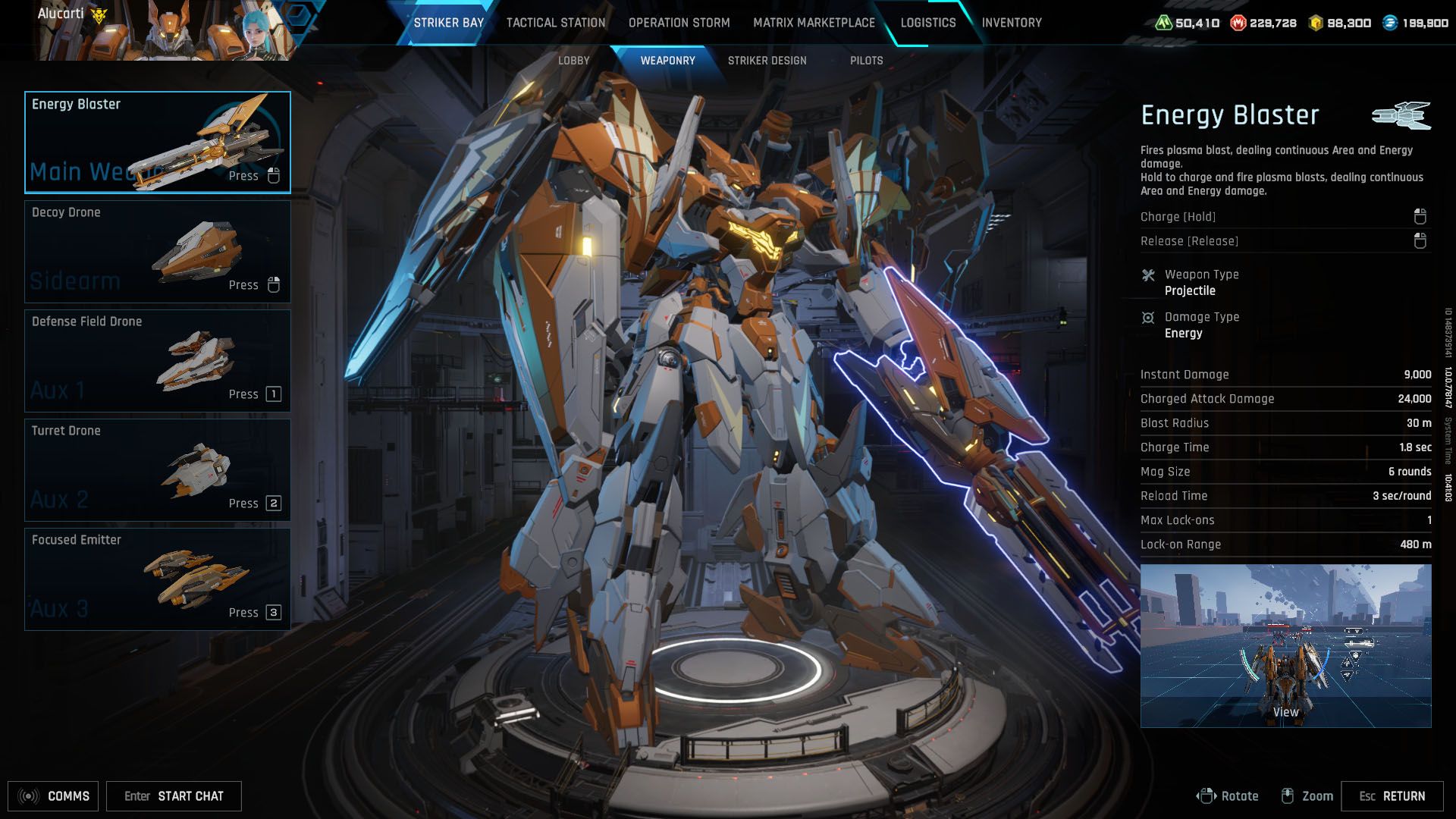Select the Decoy Drone sidearm slot
1456x819 pixels.
pos(157,251)
